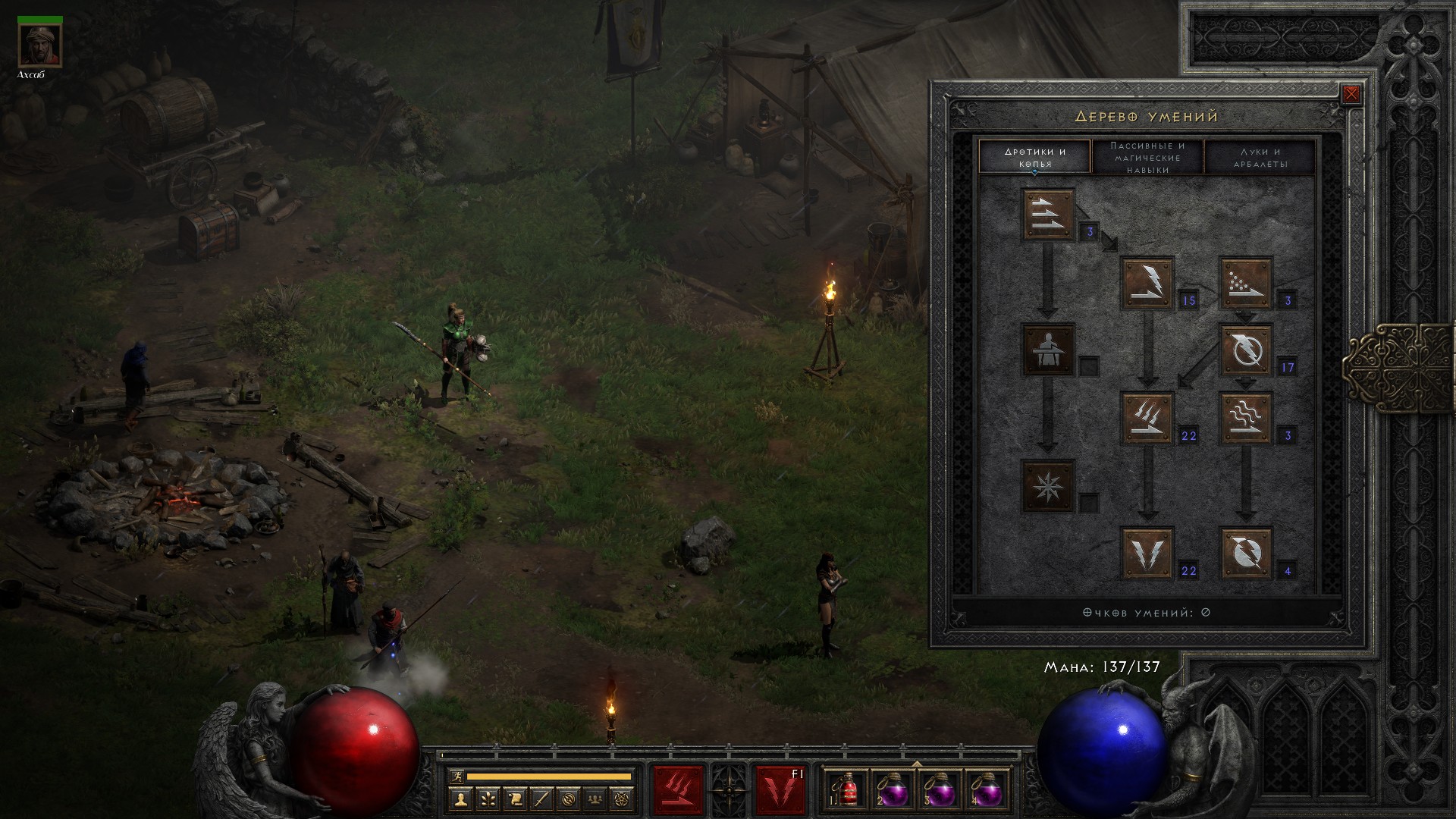The height and width of the screenshot is (819, 1456).
Task: Click the Jab skill with three javelins
Action: [x=1048, y=215]
